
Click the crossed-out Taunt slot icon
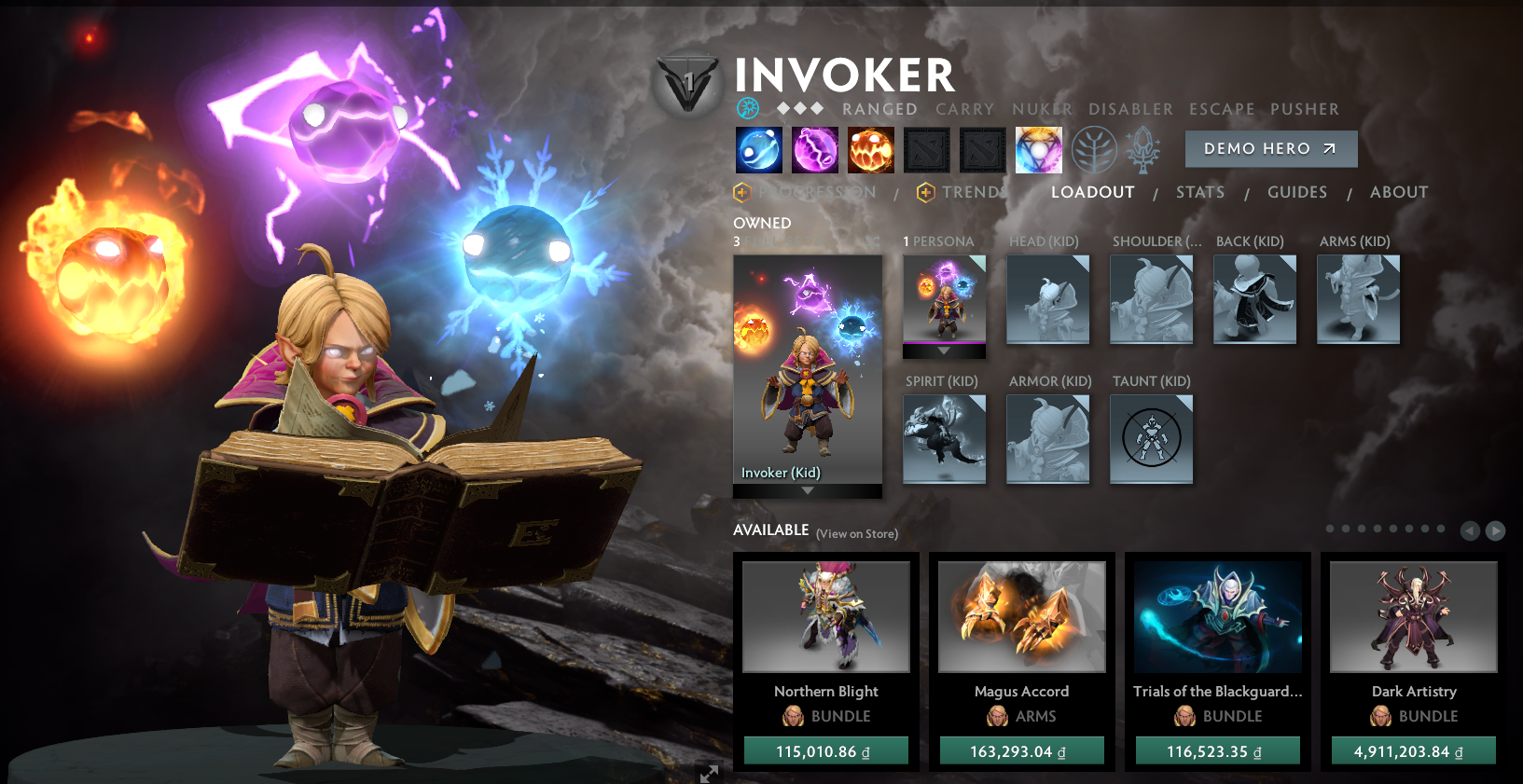1151,438
